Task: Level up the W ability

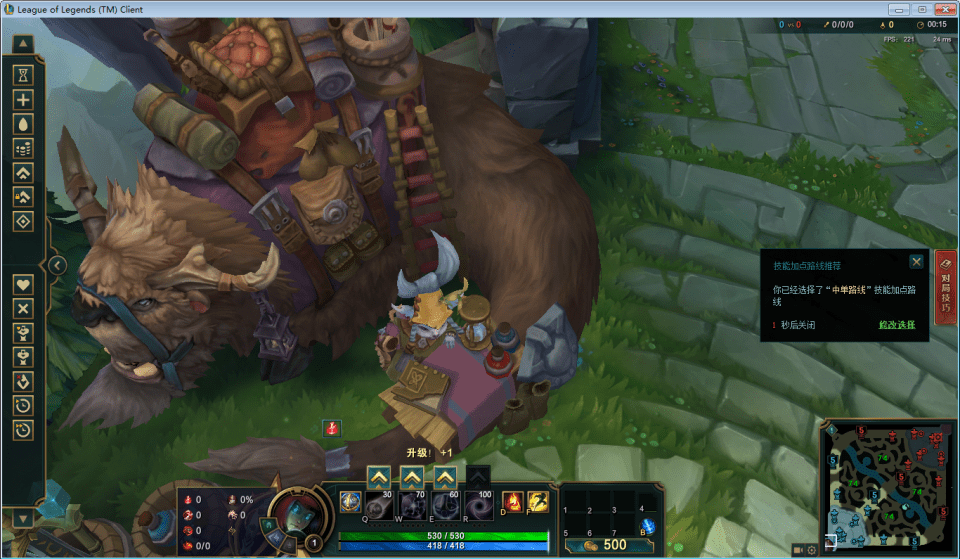Action: [412, 476]
